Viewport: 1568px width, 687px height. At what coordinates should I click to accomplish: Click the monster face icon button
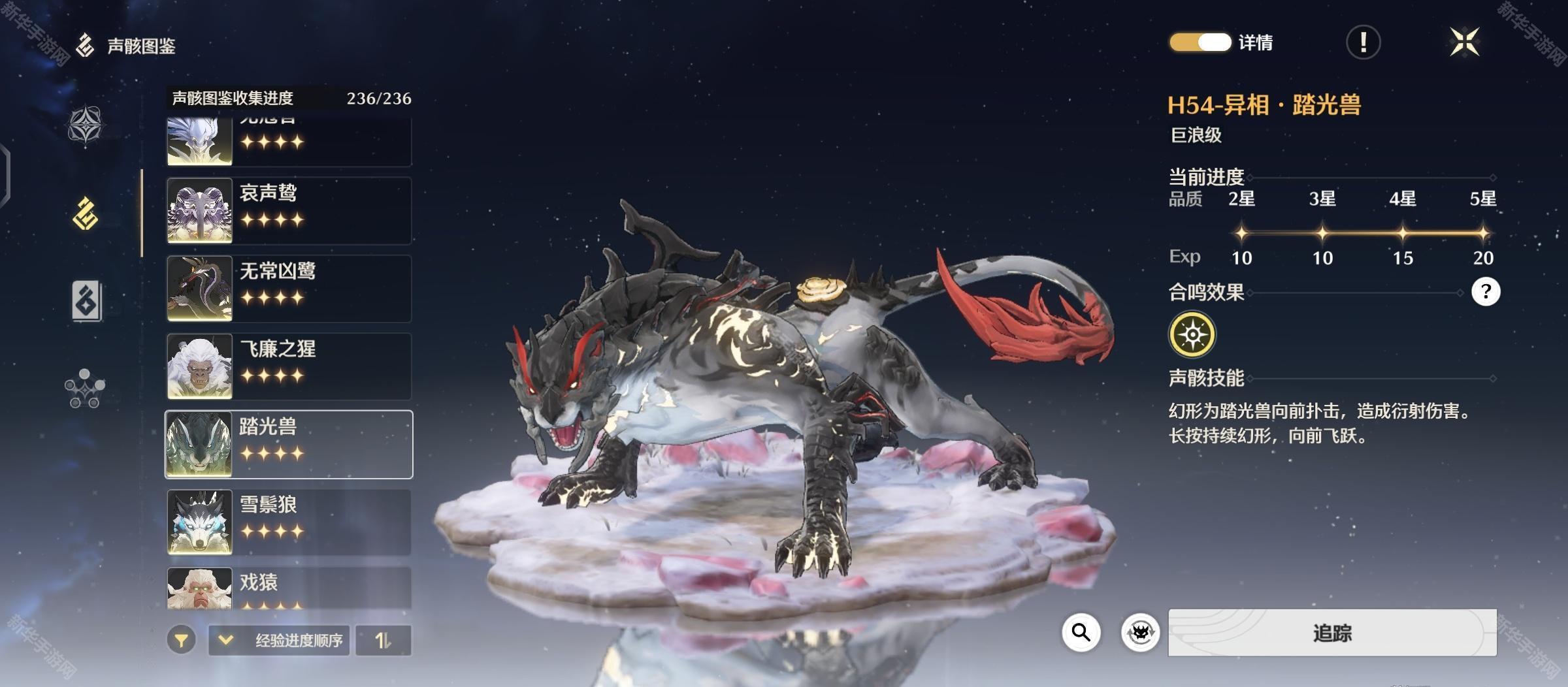(x=1140, y=632)
